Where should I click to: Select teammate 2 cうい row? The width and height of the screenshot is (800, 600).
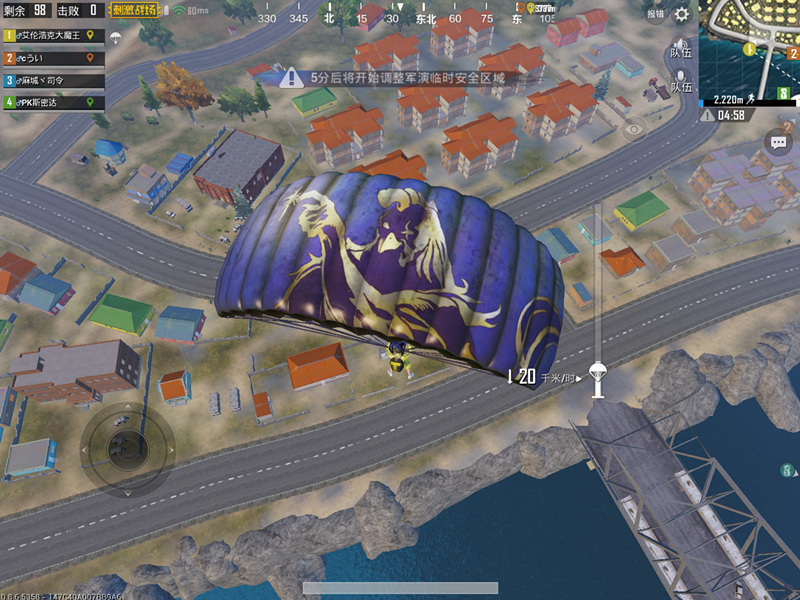[50, 57]
